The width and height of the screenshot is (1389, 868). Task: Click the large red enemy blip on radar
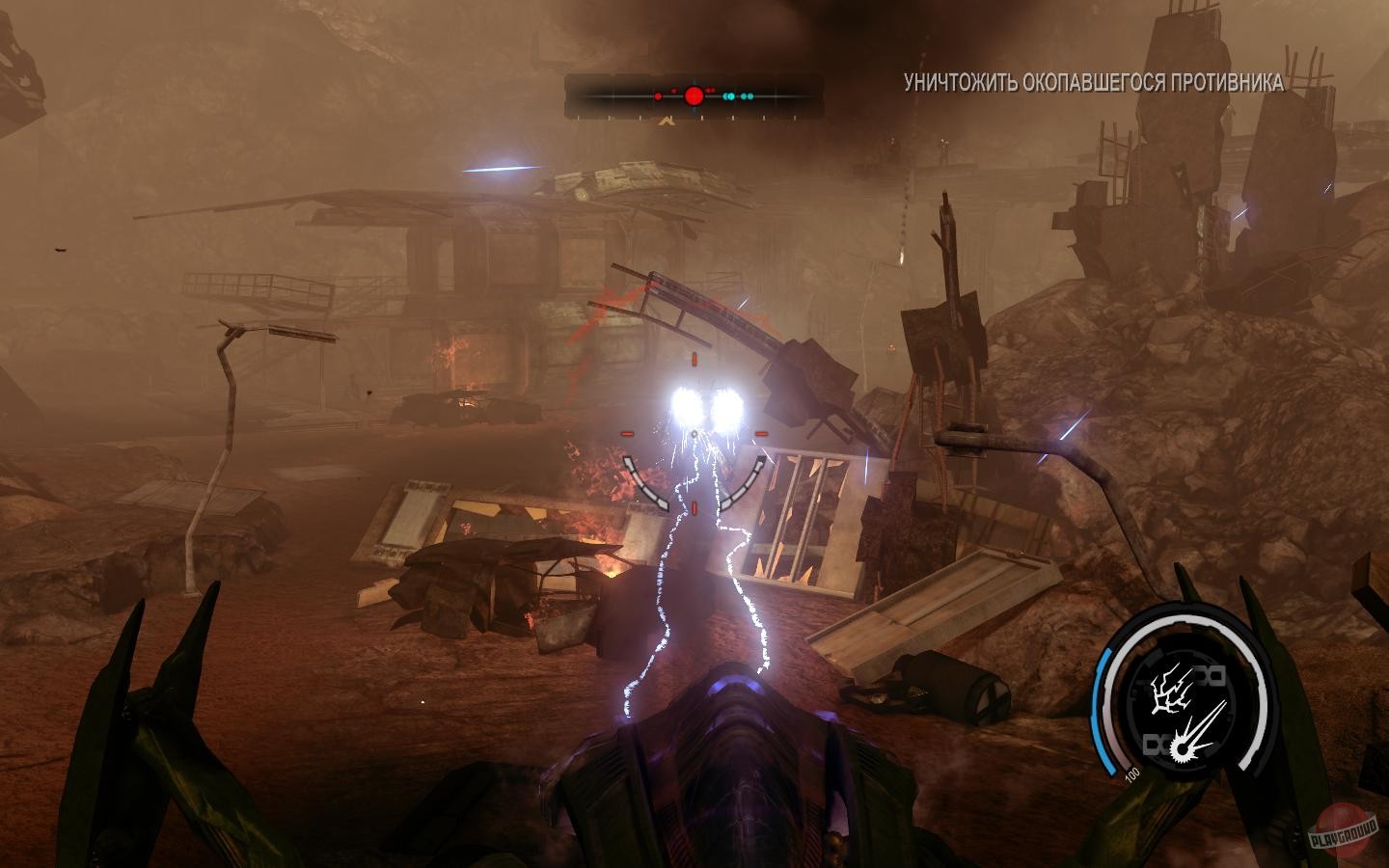(x=694, y=96)
